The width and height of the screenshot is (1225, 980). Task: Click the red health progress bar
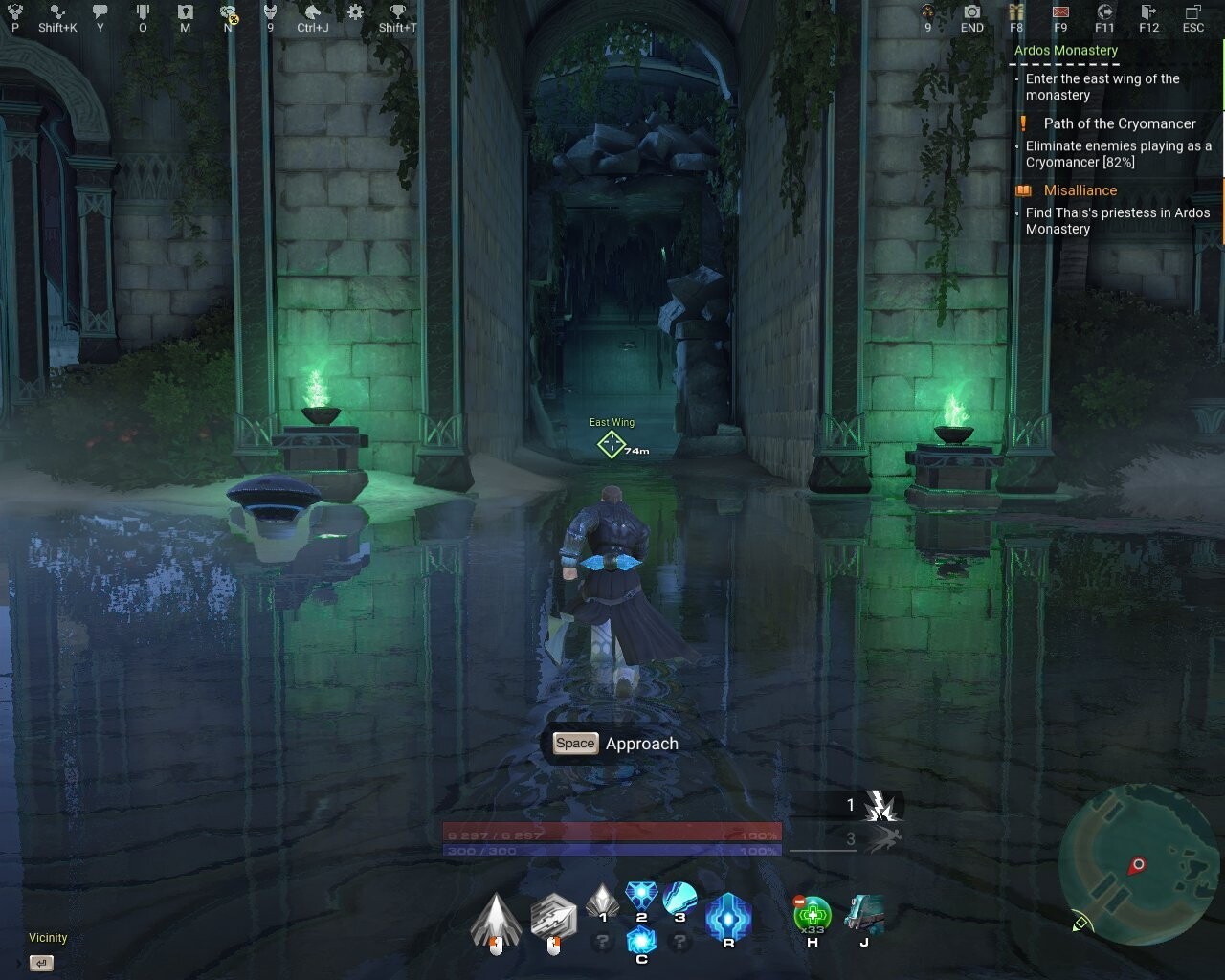tap(612, 835)
